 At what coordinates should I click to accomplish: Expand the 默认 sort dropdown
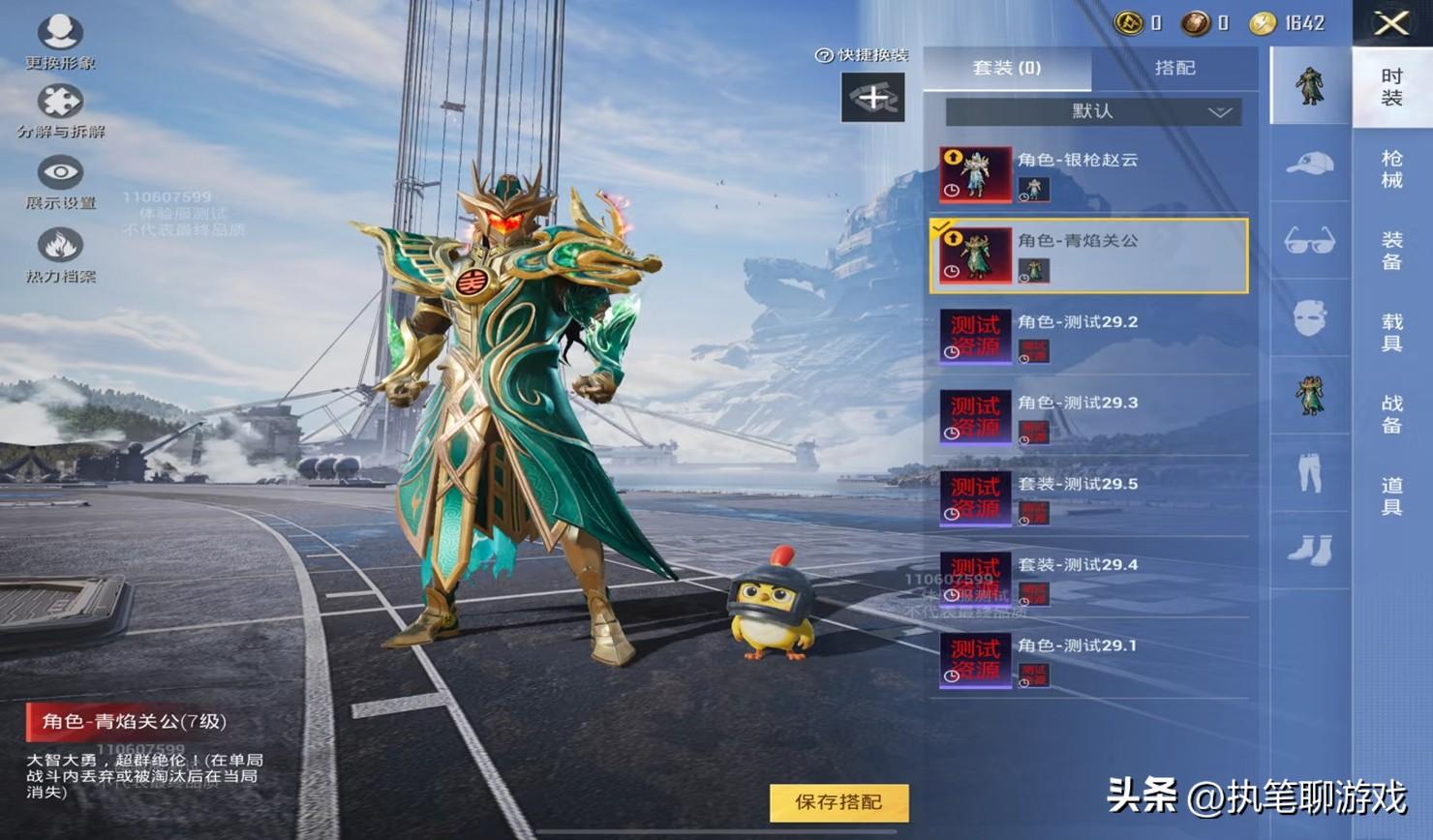[x=1093, y=111]
